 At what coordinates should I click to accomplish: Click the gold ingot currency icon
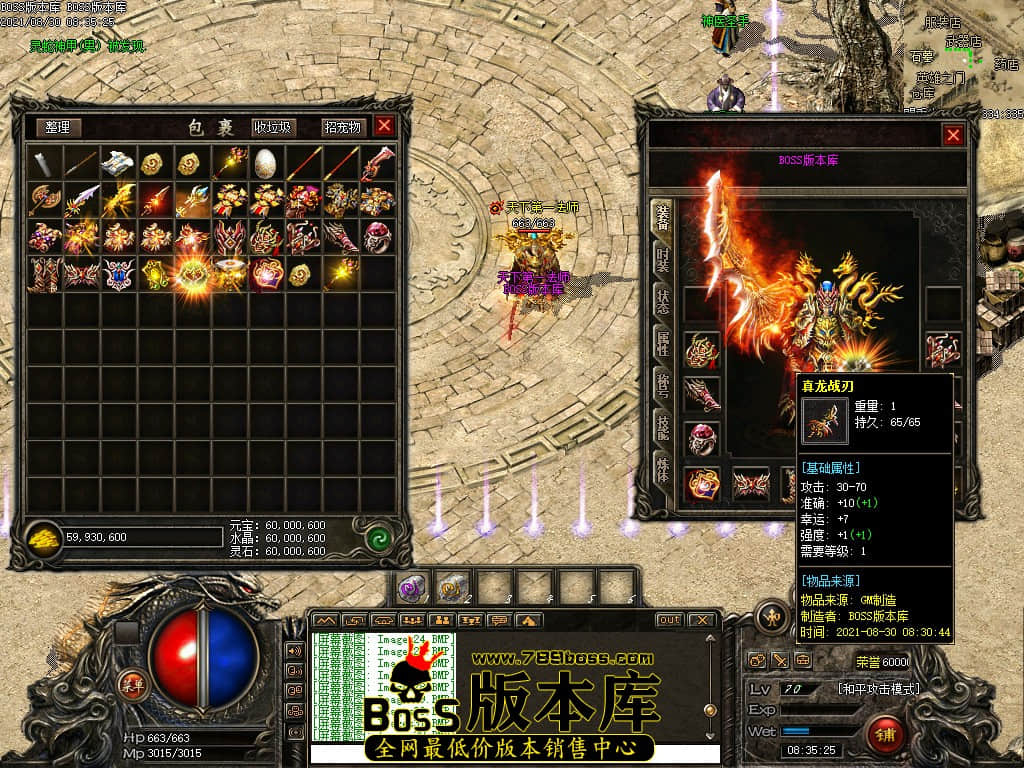coord(43,536)
